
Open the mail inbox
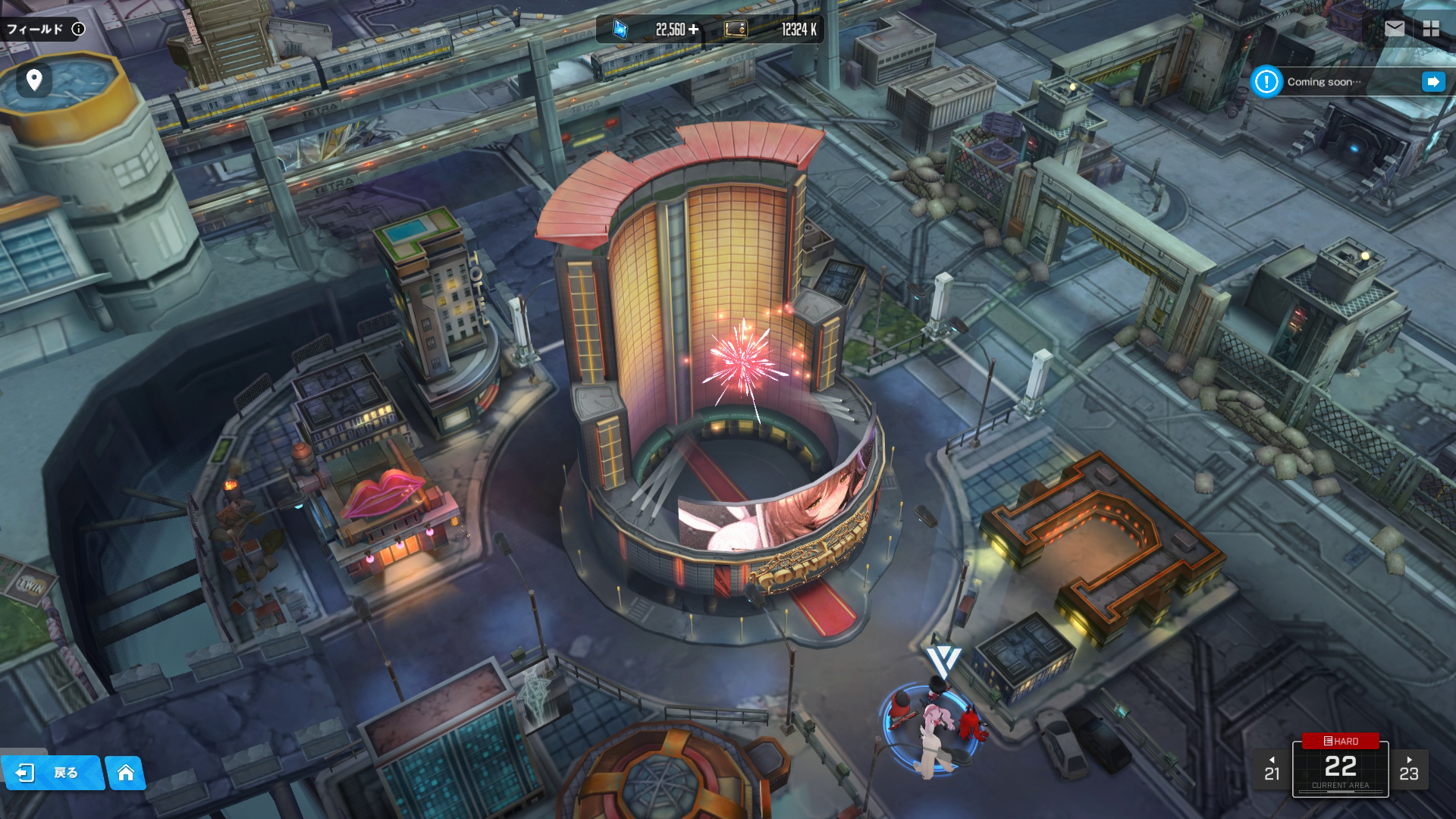(1394, 29)
